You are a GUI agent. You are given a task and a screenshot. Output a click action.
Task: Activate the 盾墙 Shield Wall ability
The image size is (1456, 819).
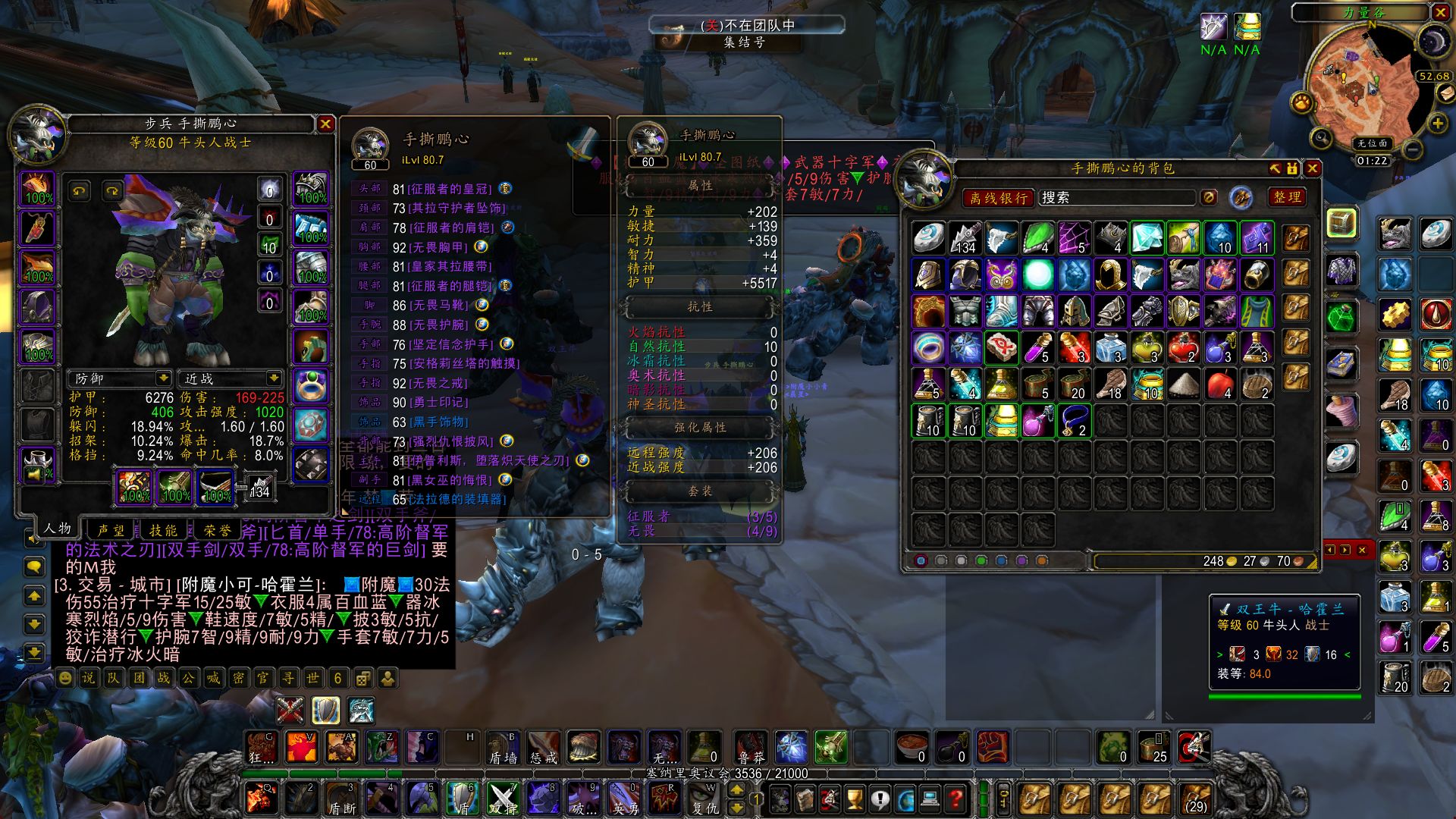502,747
